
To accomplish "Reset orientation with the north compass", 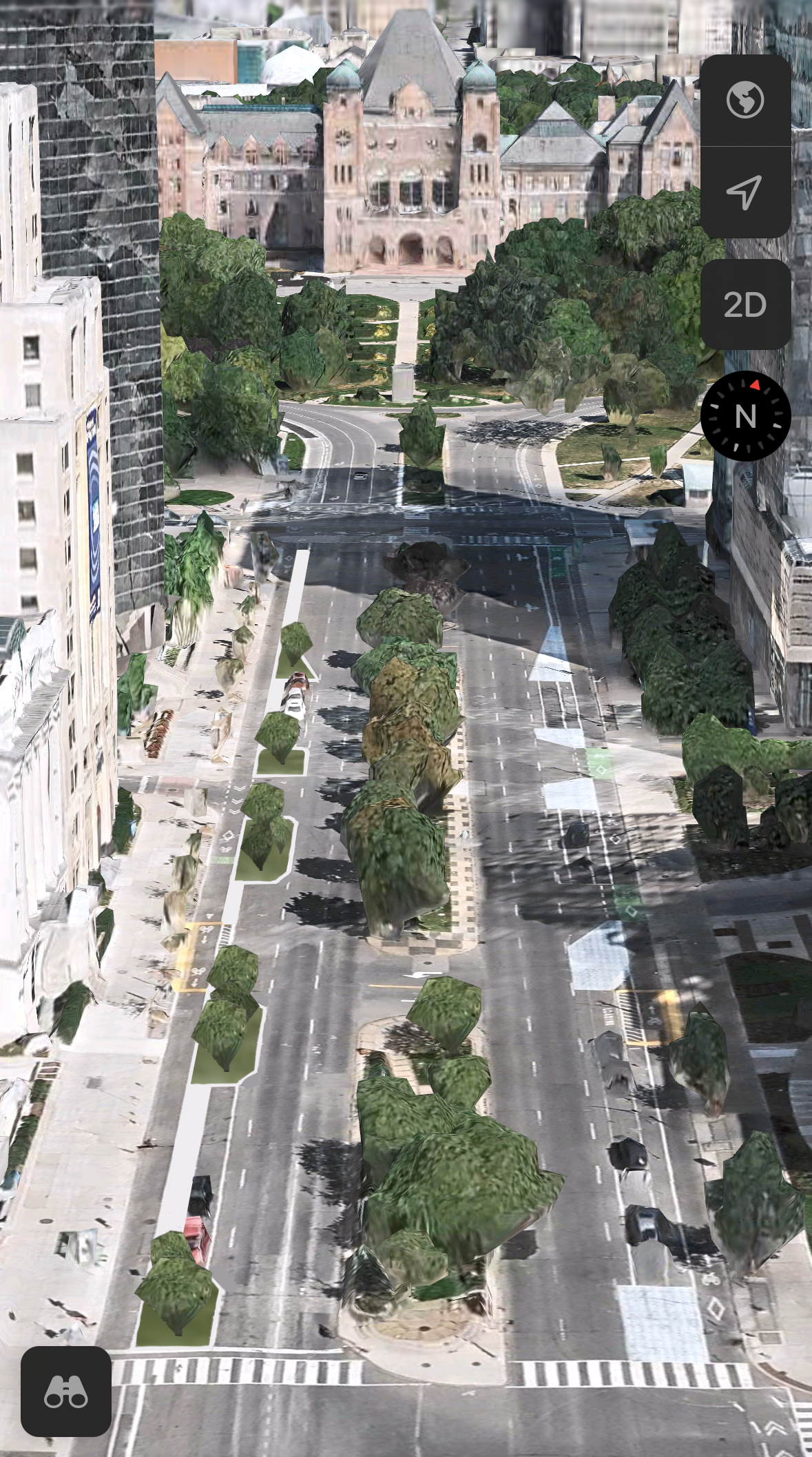I will click(x=745, y=416).
